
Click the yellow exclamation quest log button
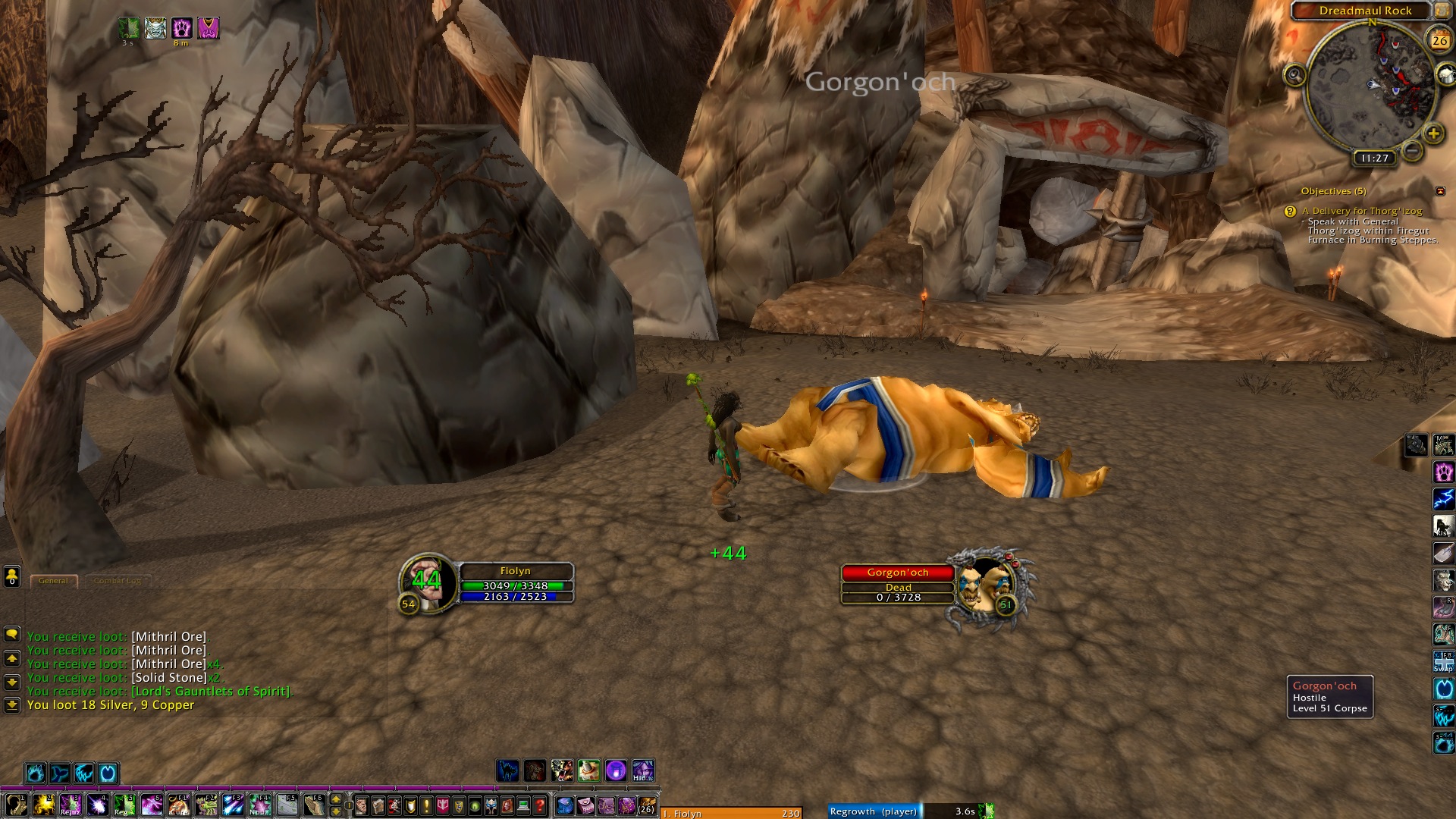[x=426, y=805]
